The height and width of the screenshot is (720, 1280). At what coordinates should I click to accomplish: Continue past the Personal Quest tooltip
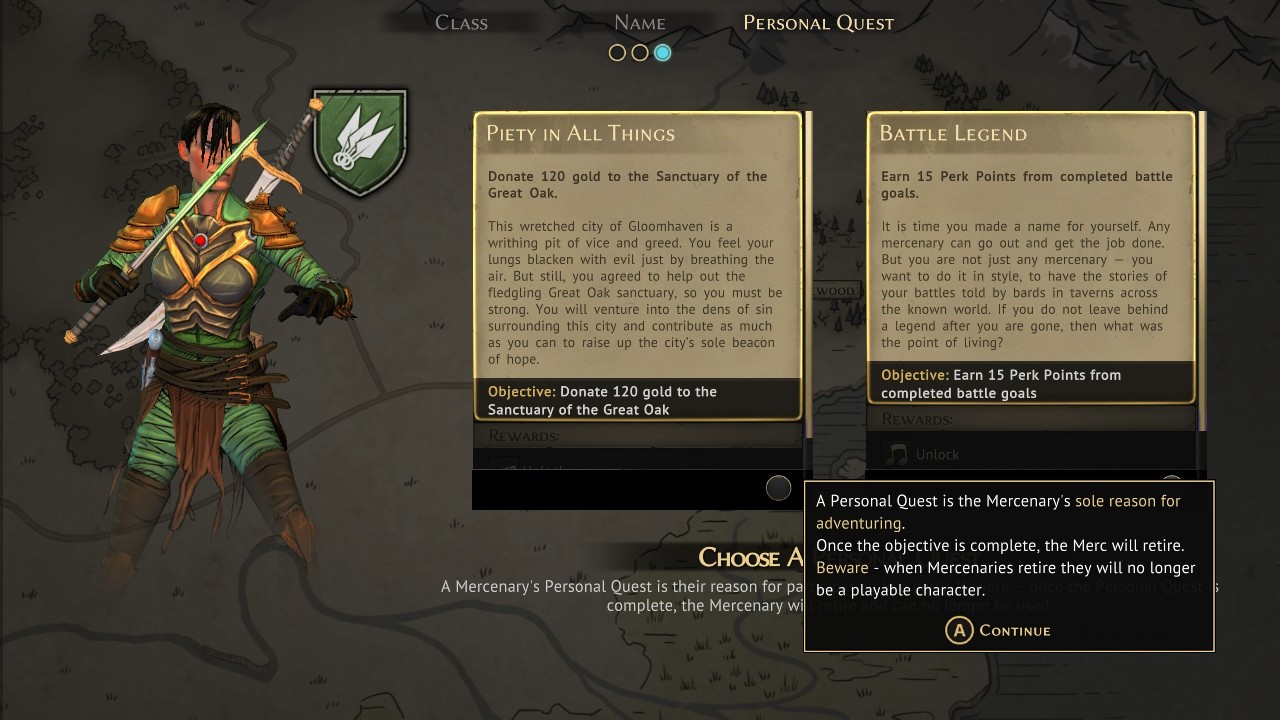[998, 630]
